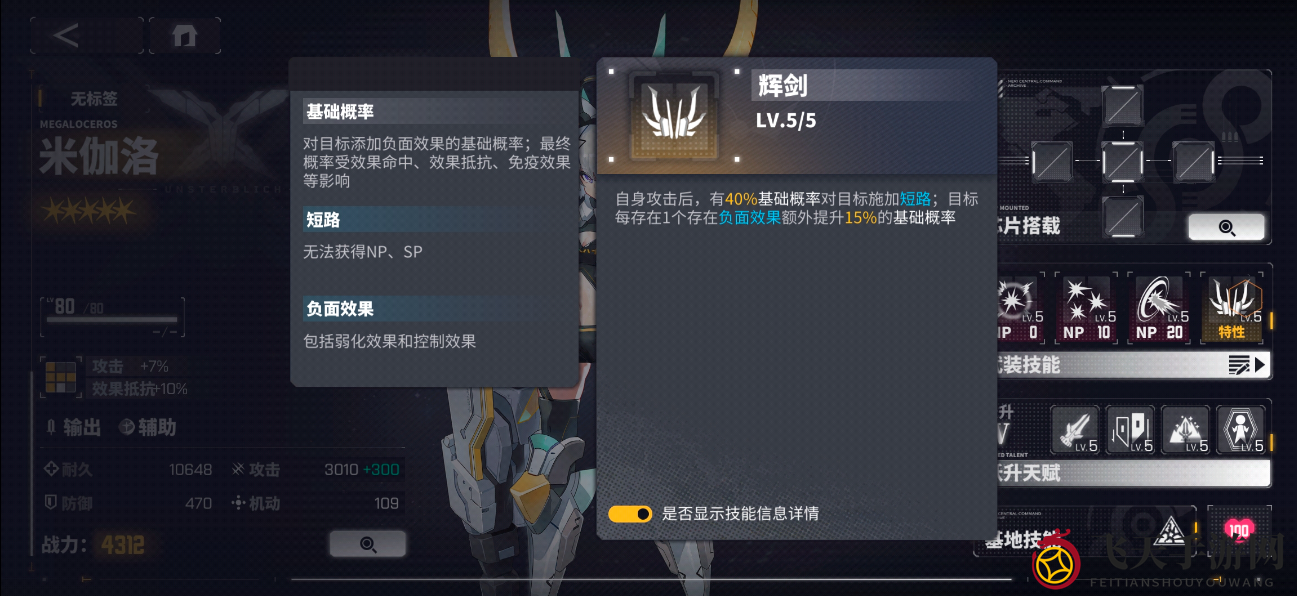The height and width of the screenshot is (596, 1297).
Task: Toggle the skill info details switch
Action: pyautogui.click(x=630, y=514)
